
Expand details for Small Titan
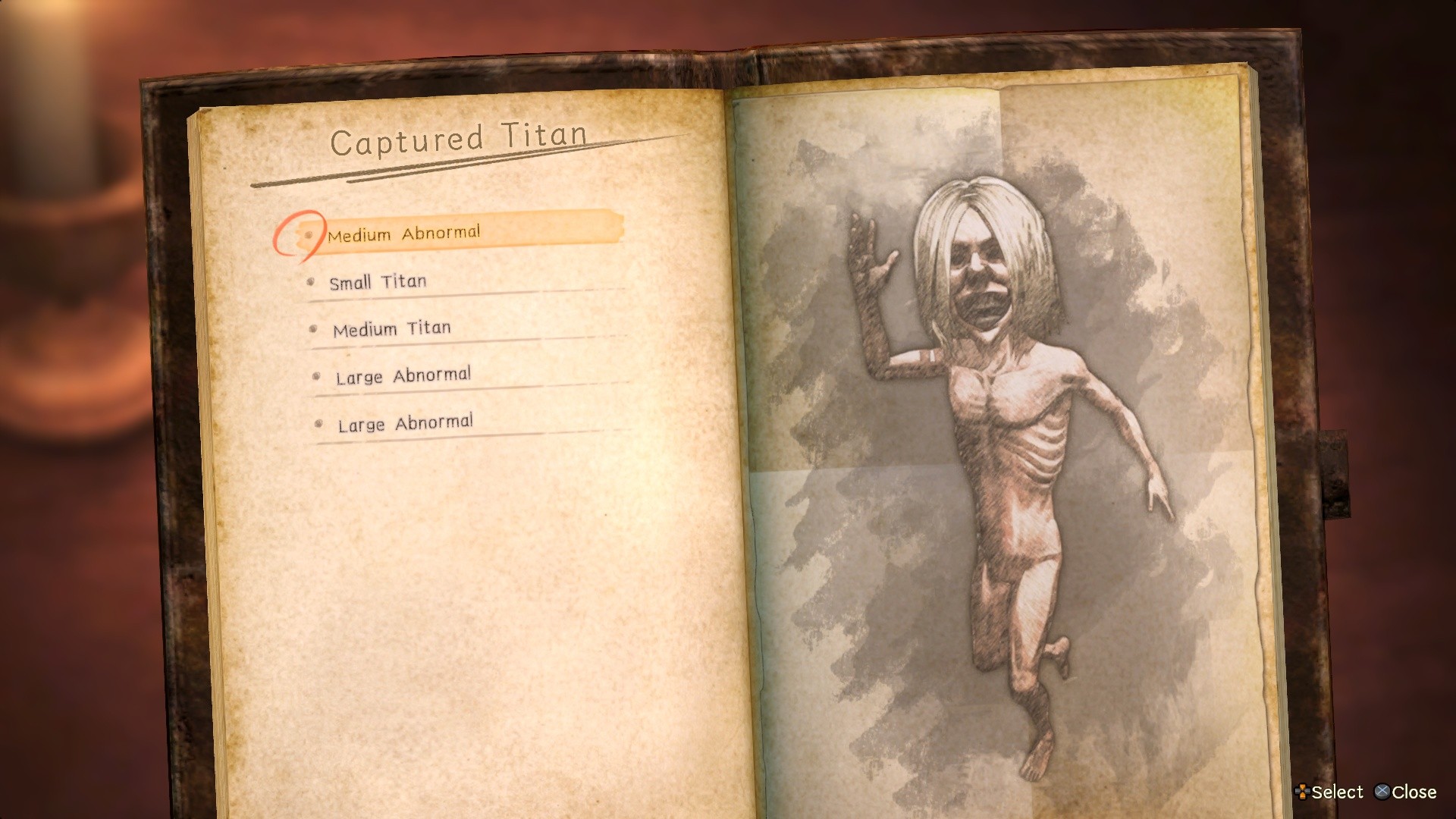coord(377,281)
